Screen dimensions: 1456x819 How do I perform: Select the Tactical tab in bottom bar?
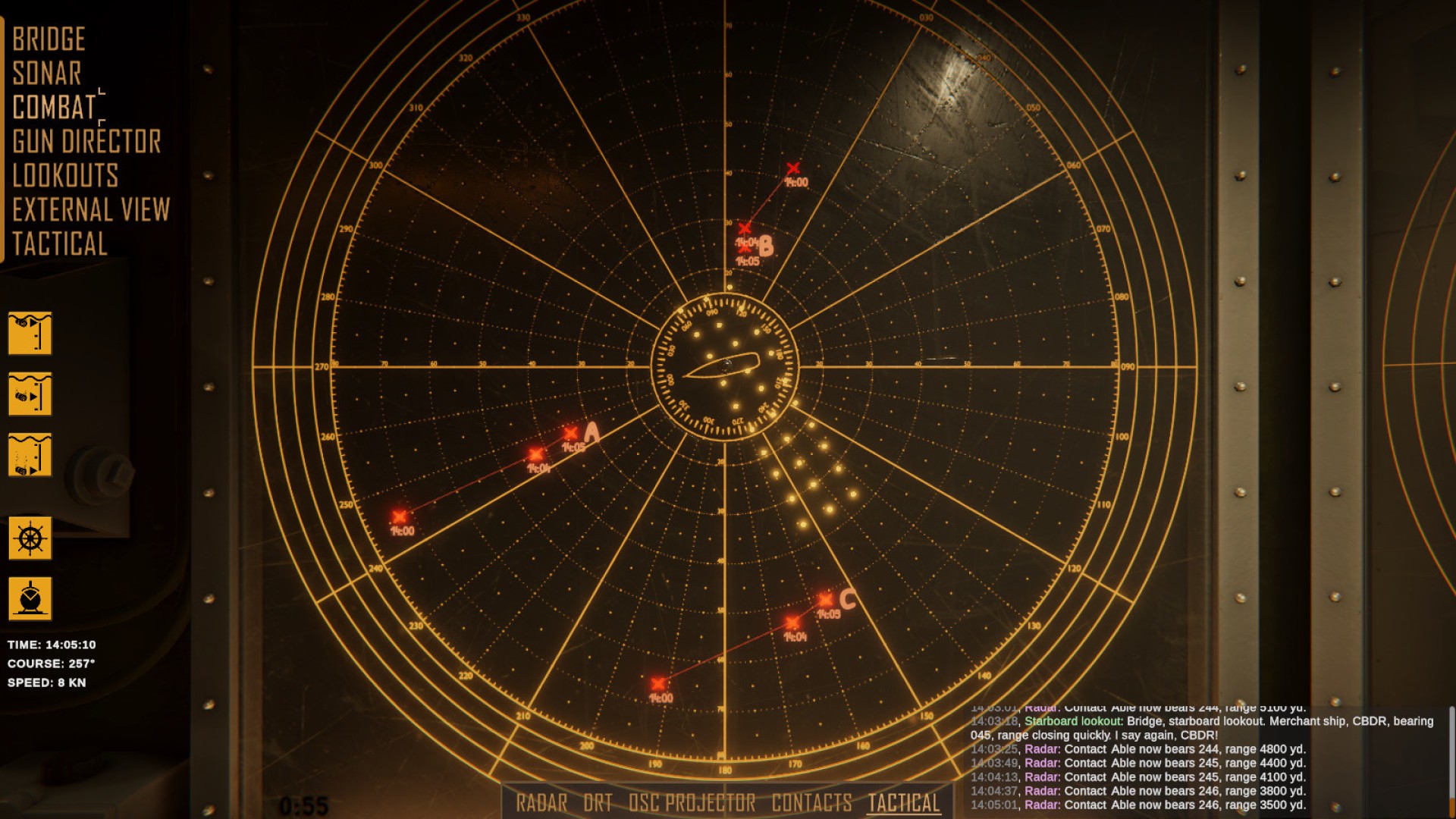click(x=904, y=803)
